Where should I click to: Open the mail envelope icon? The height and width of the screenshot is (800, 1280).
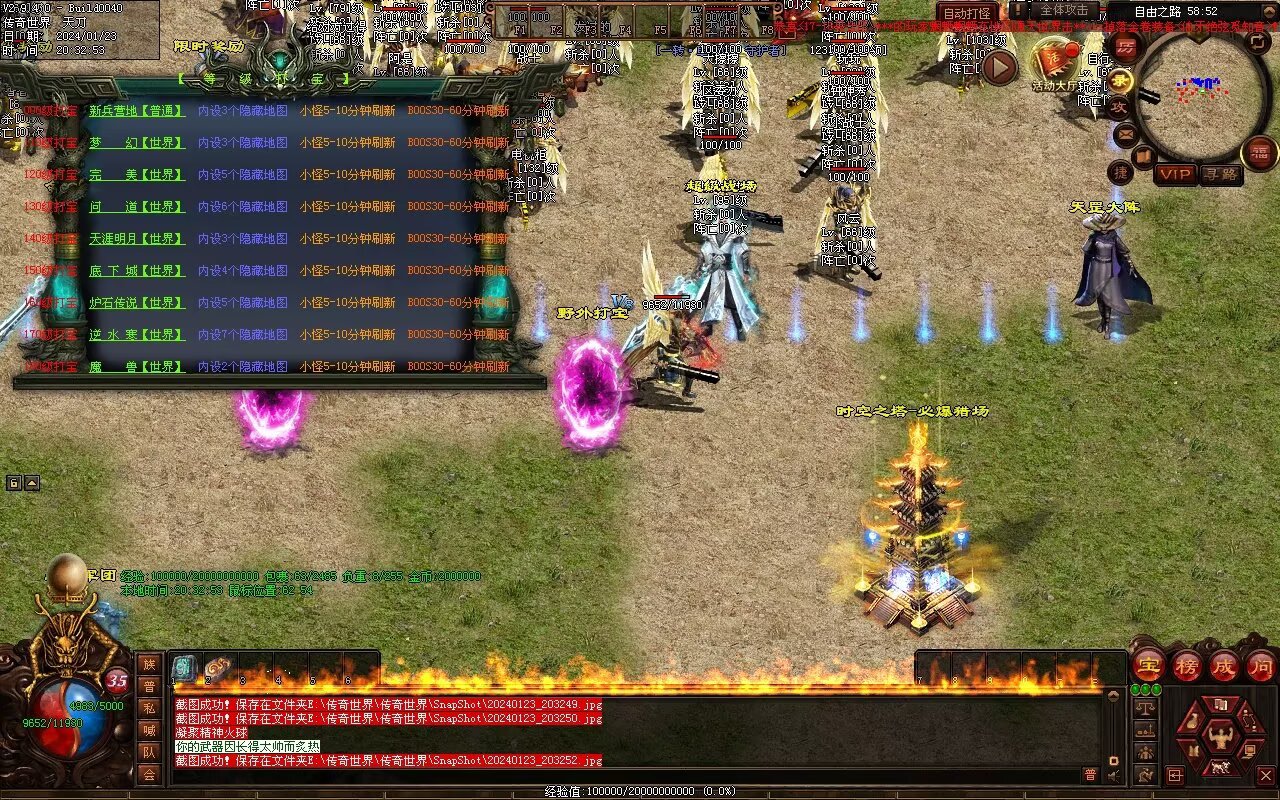click(1127, 133)
